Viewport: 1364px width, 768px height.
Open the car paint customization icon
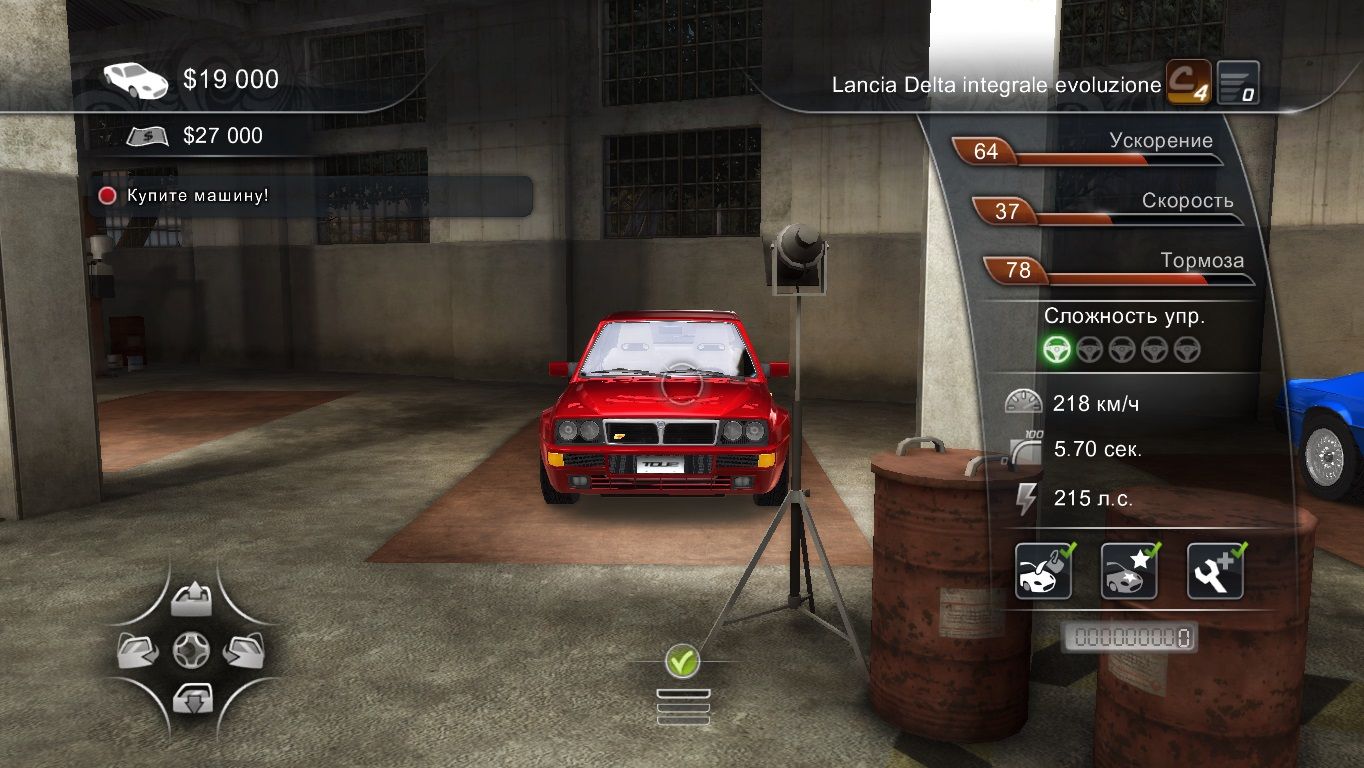(1044, 571)
